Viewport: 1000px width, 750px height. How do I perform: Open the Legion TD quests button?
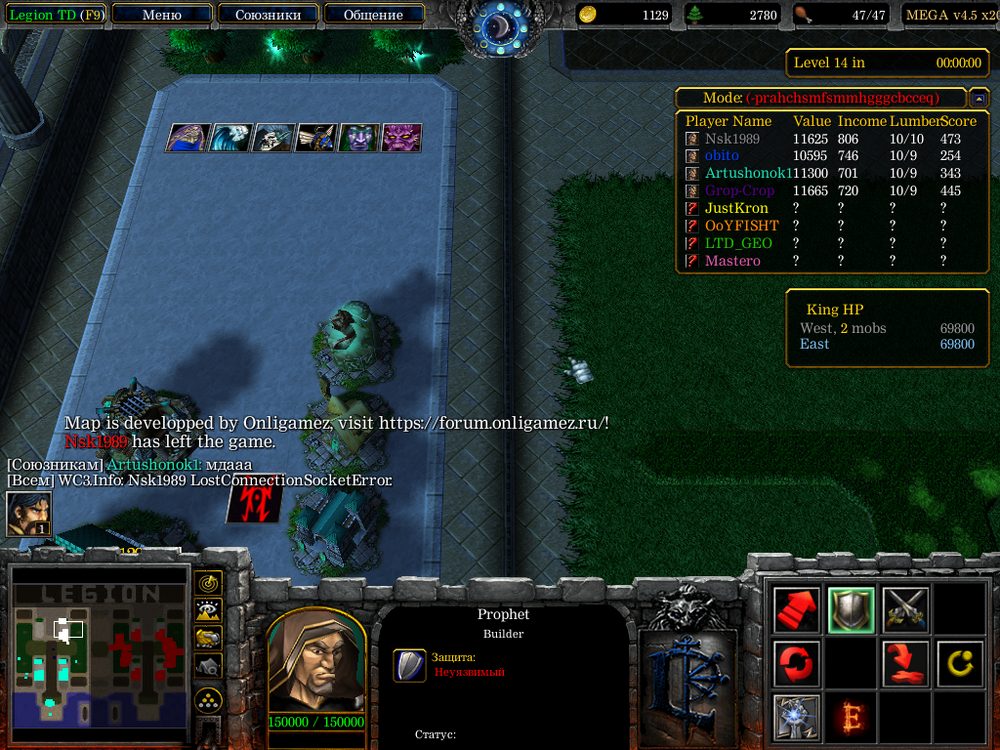(56, 15)
